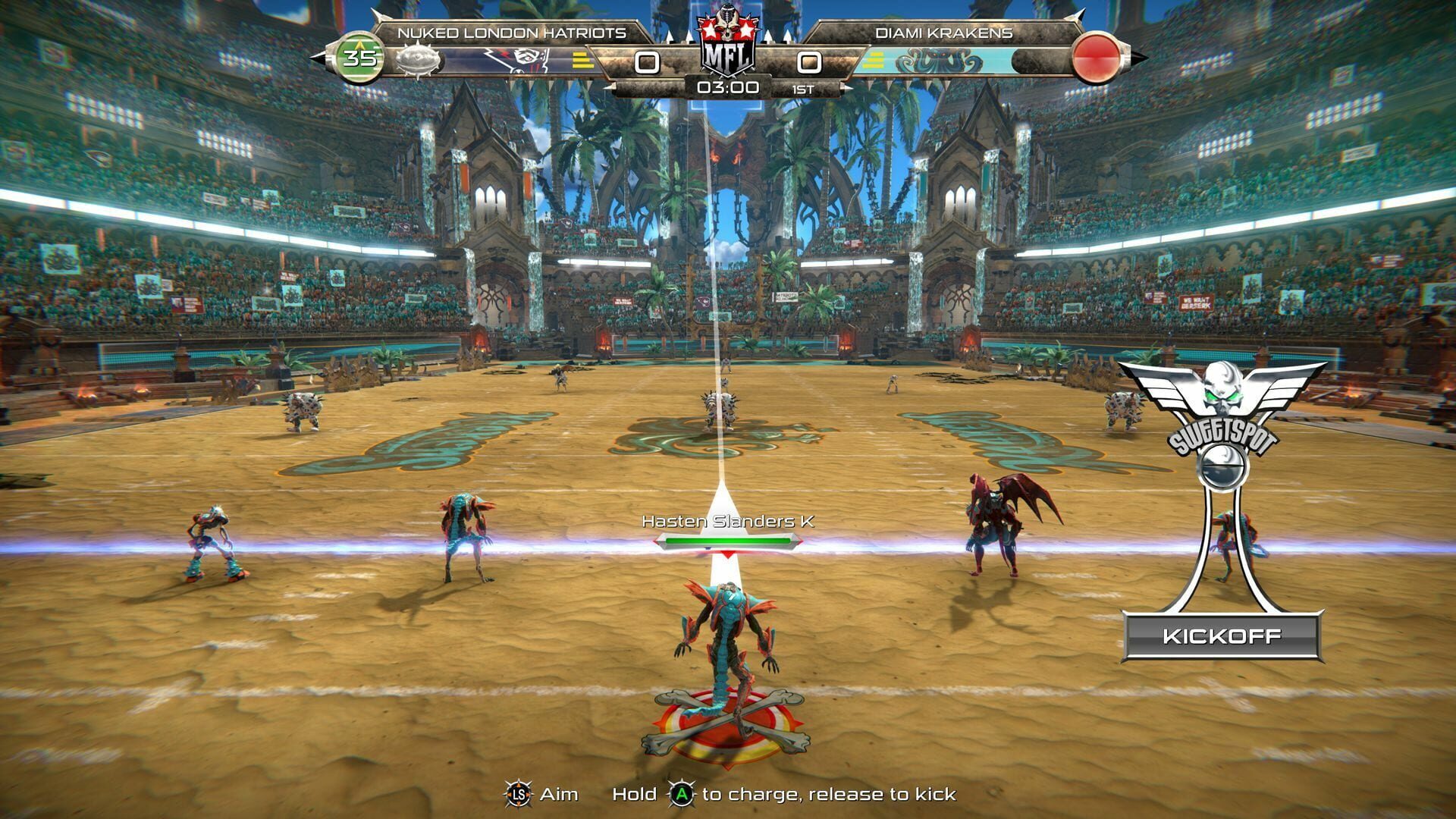Click the green 35-yard compass badge
This screenshot has height=819, width=1456.
pos(361,55)
